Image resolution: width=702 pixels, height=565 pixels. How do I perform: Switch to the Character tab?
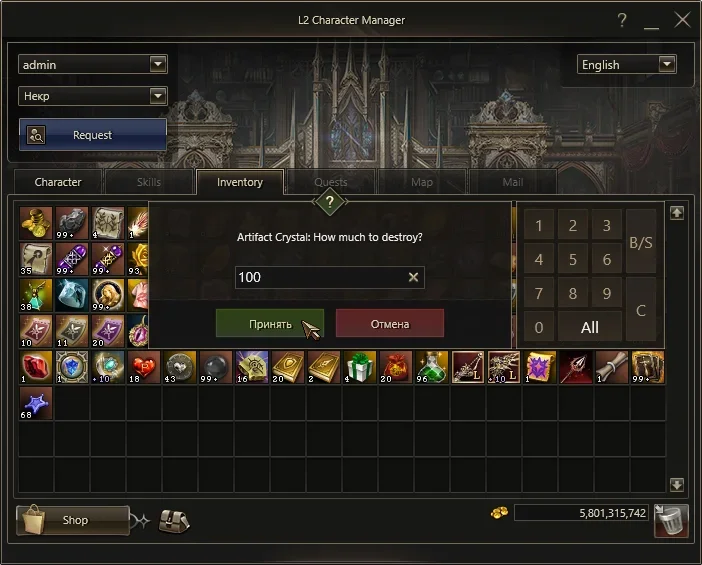pos(58,182)
